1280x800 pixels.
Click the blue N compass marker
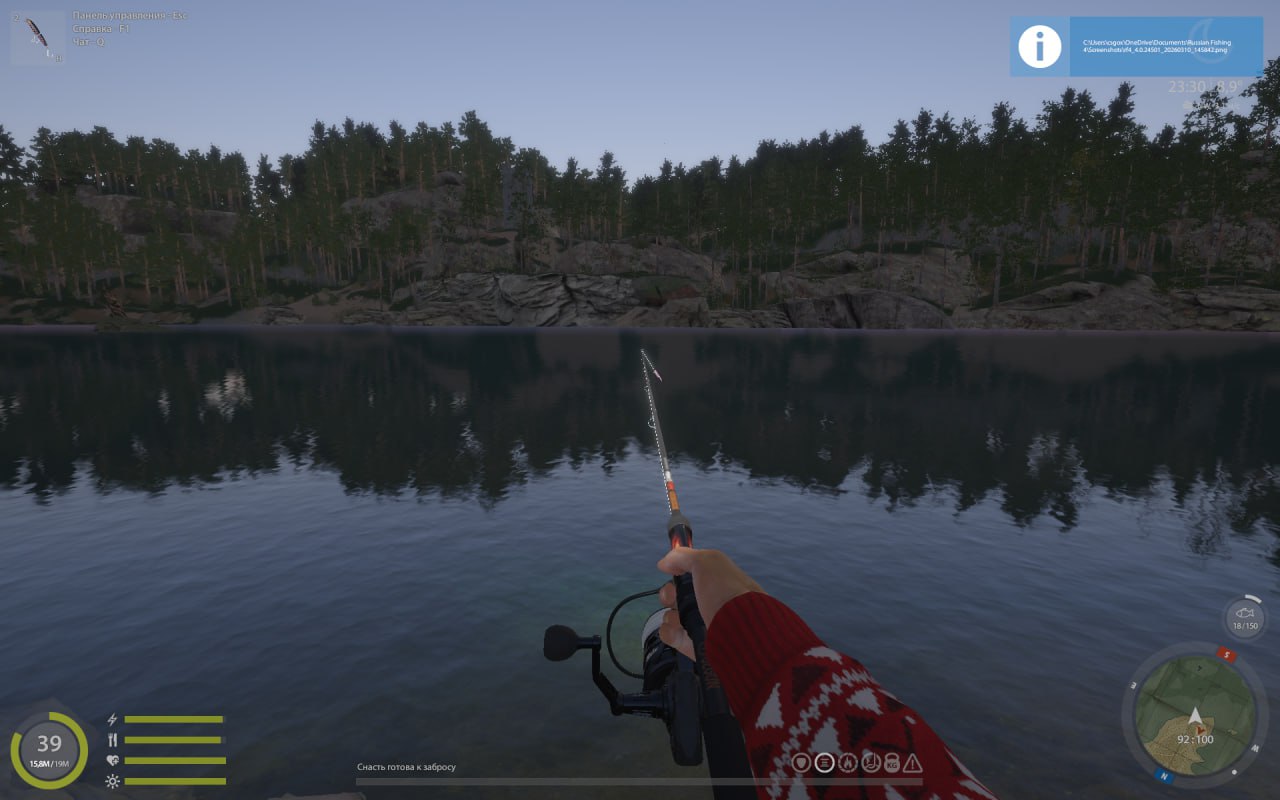pyautogui.click(x=1163, y=774)
